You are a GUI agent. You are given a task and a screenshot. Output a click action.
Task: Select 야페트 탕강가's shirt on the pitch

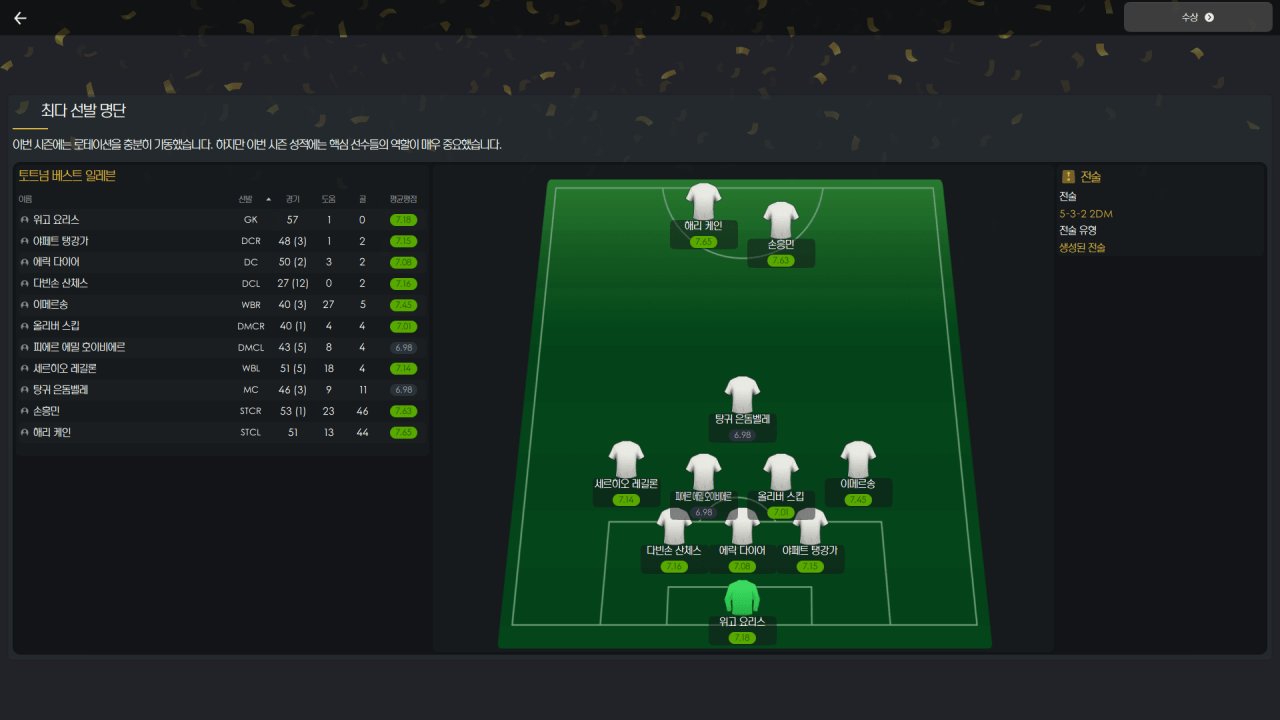(810, 526)
